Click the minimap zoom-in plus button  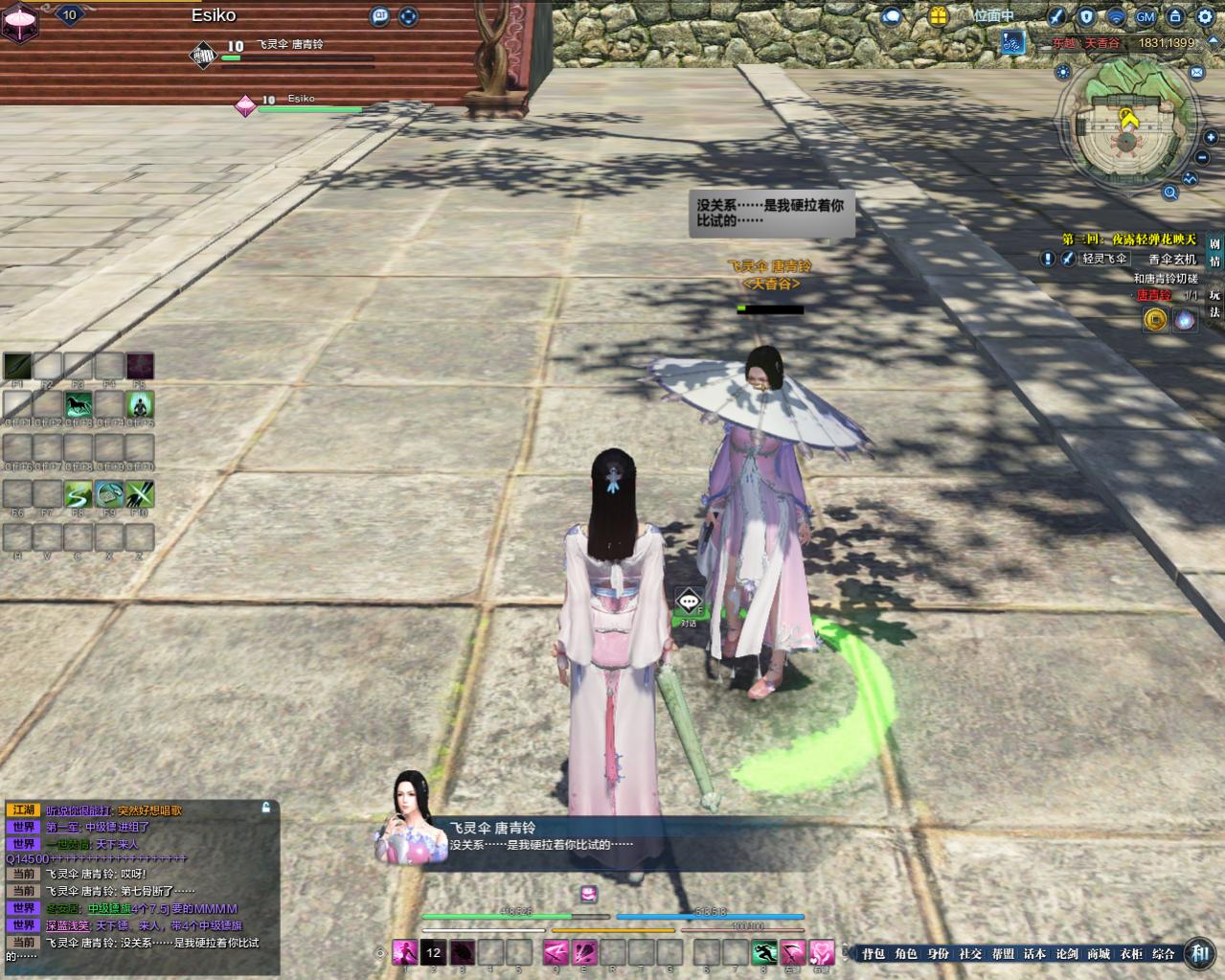point(1211,138)
